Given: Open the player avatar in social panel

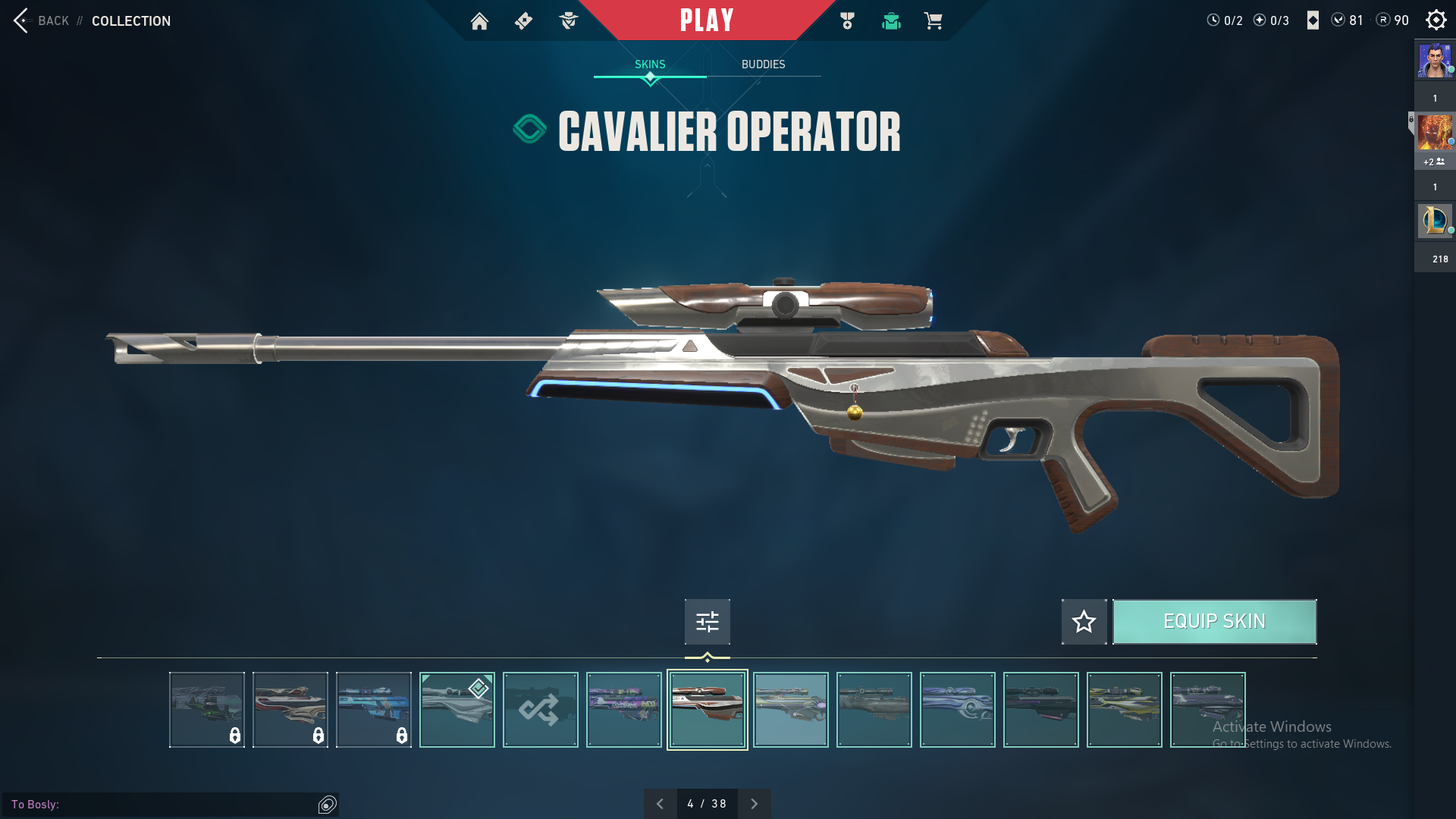Looking at the screenshot, I should (x=1435, y=61).
